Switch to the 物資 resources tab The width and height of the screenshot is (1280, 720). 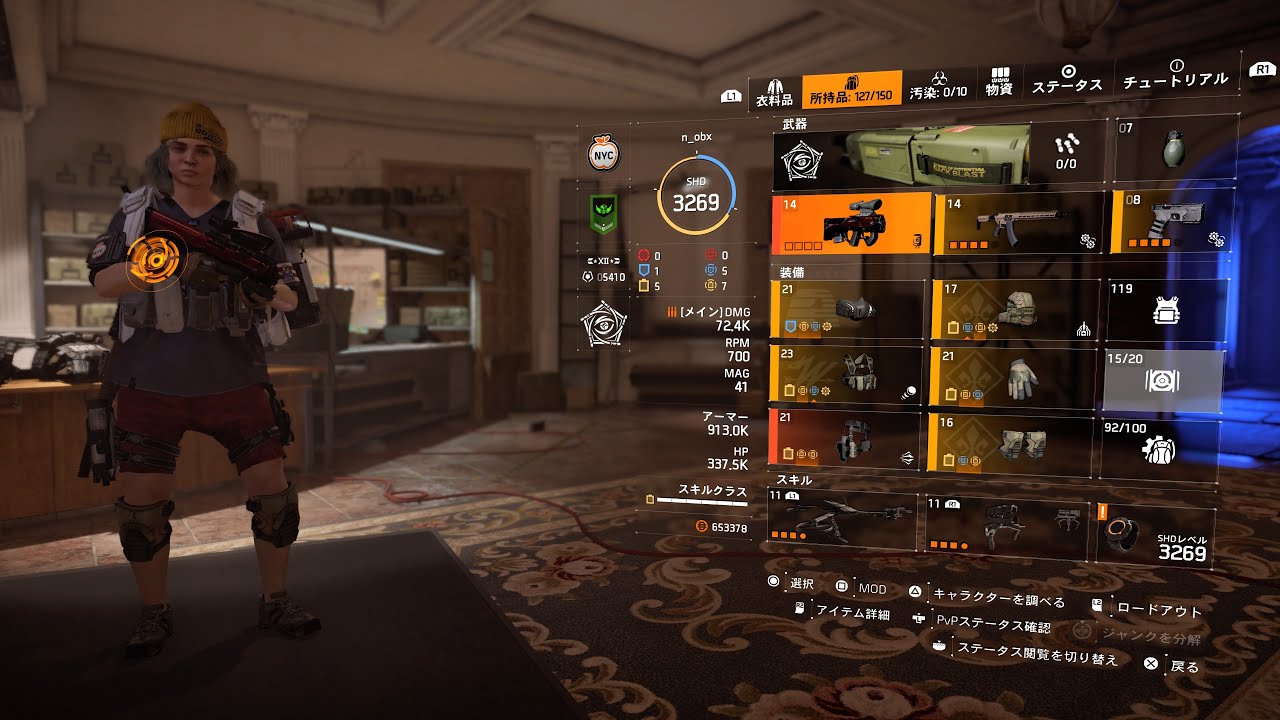pos(999,82)
